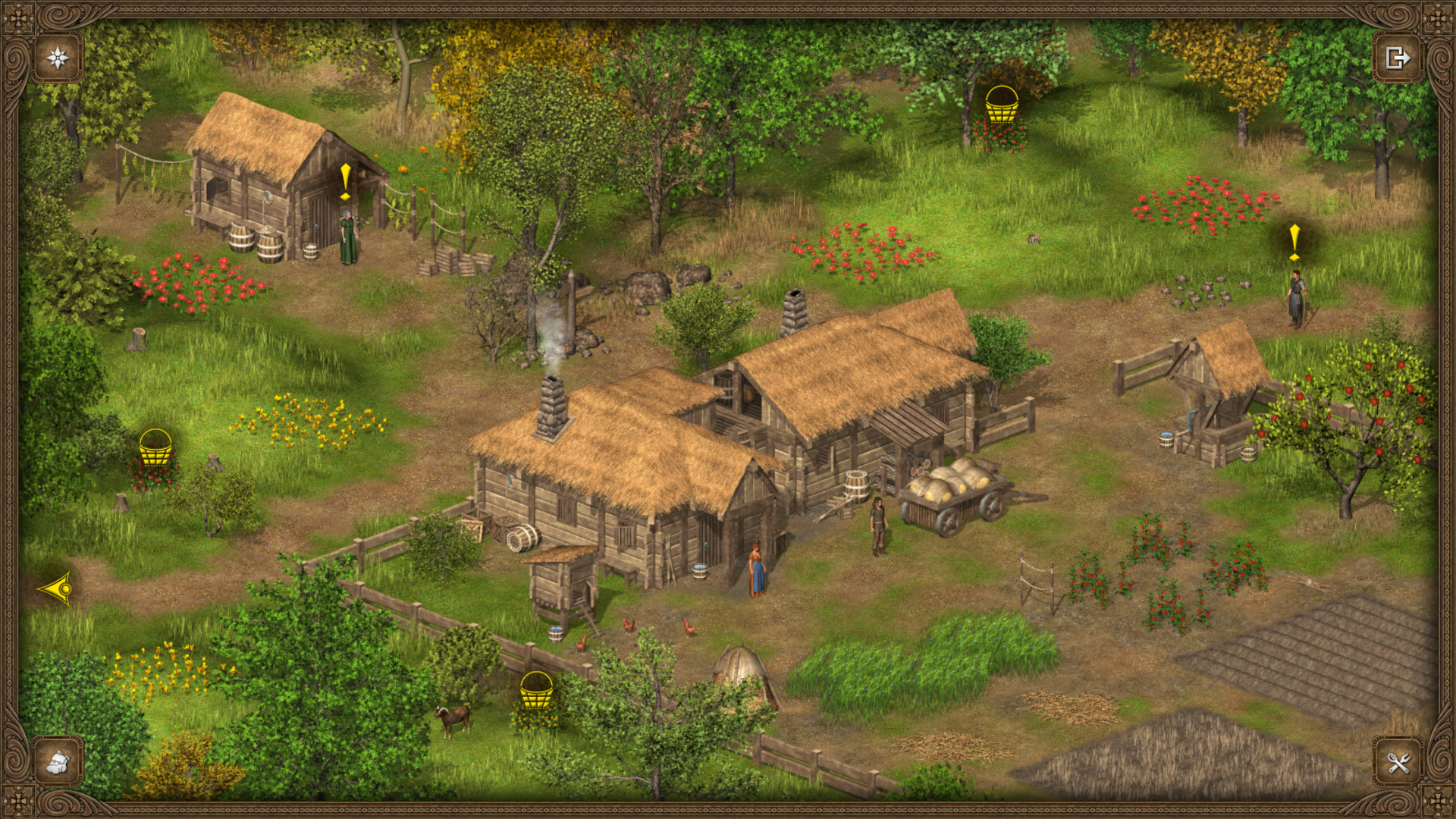The image size is (1456, 819).
Task: Select the exclamation mark over the green-robed woman
Action: pyautogui.click(x=346, y=182)
